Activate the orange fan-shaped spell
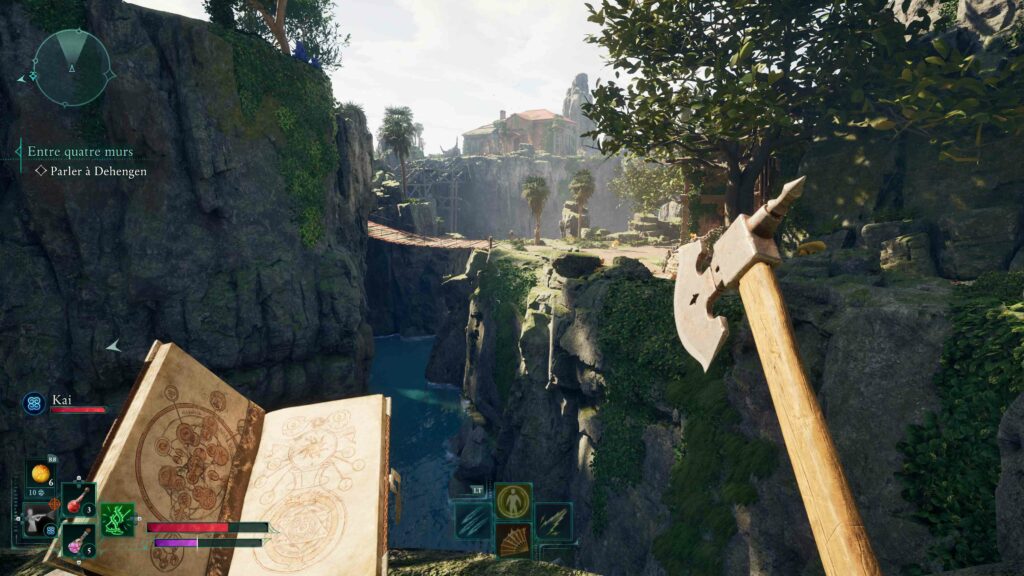The image size is (1024, 576). coord(513,540)
